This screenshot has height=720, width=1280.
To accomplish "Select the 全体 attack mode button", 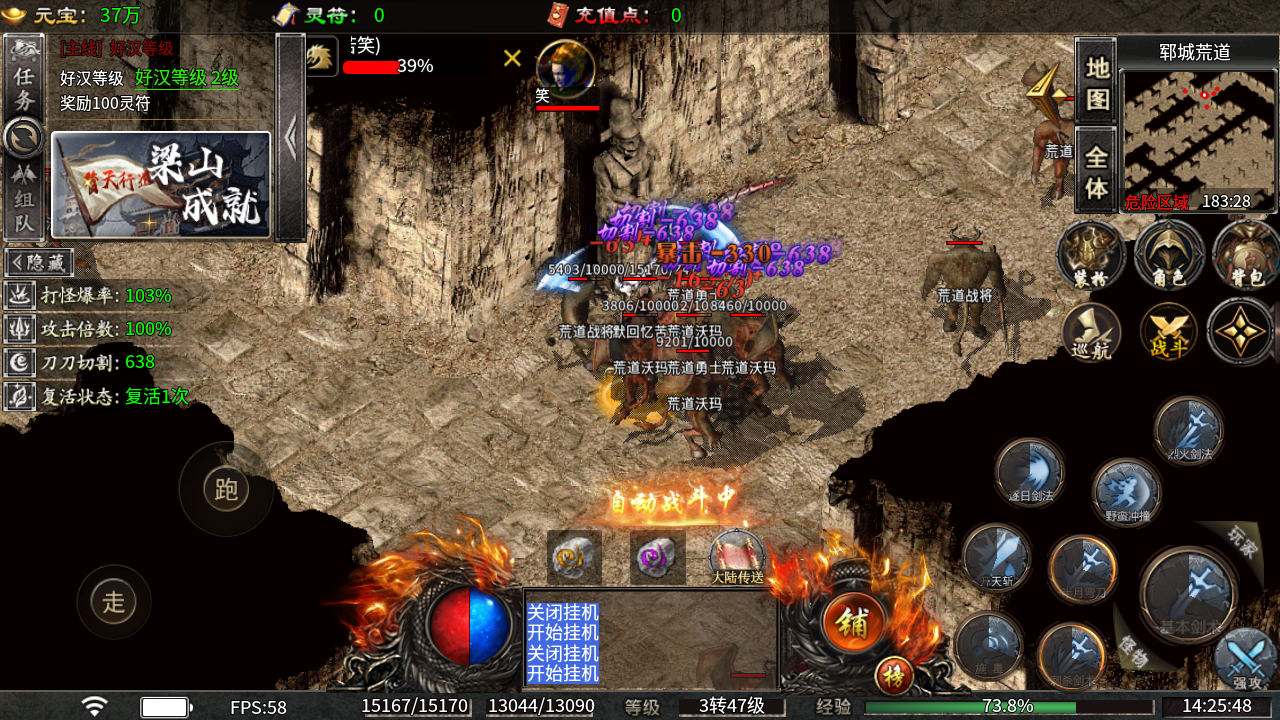I will 1097,171.
